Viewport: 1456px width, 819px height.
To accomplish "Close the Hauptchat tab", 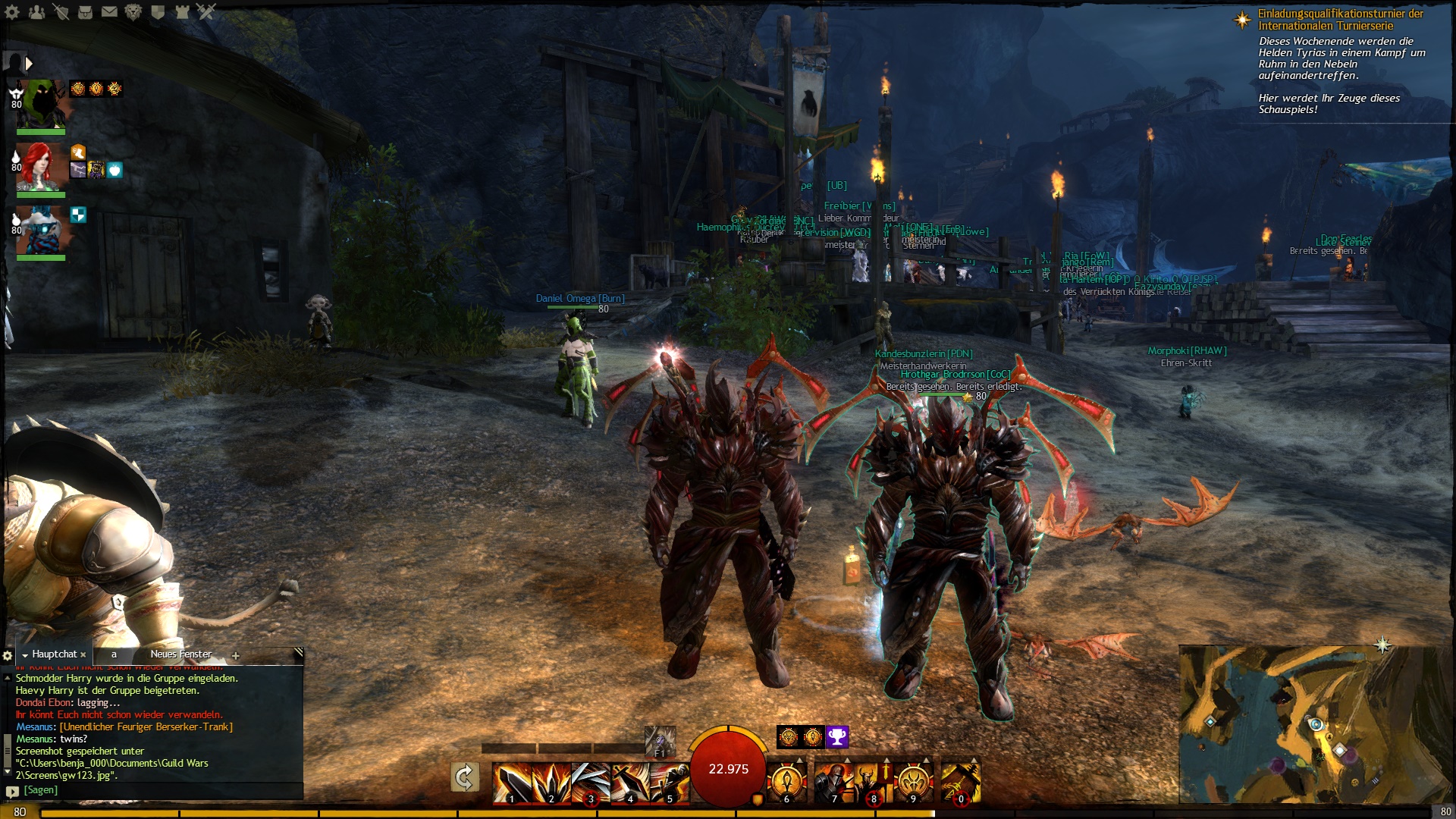I will pyautogui.click(x=83, y=655).
